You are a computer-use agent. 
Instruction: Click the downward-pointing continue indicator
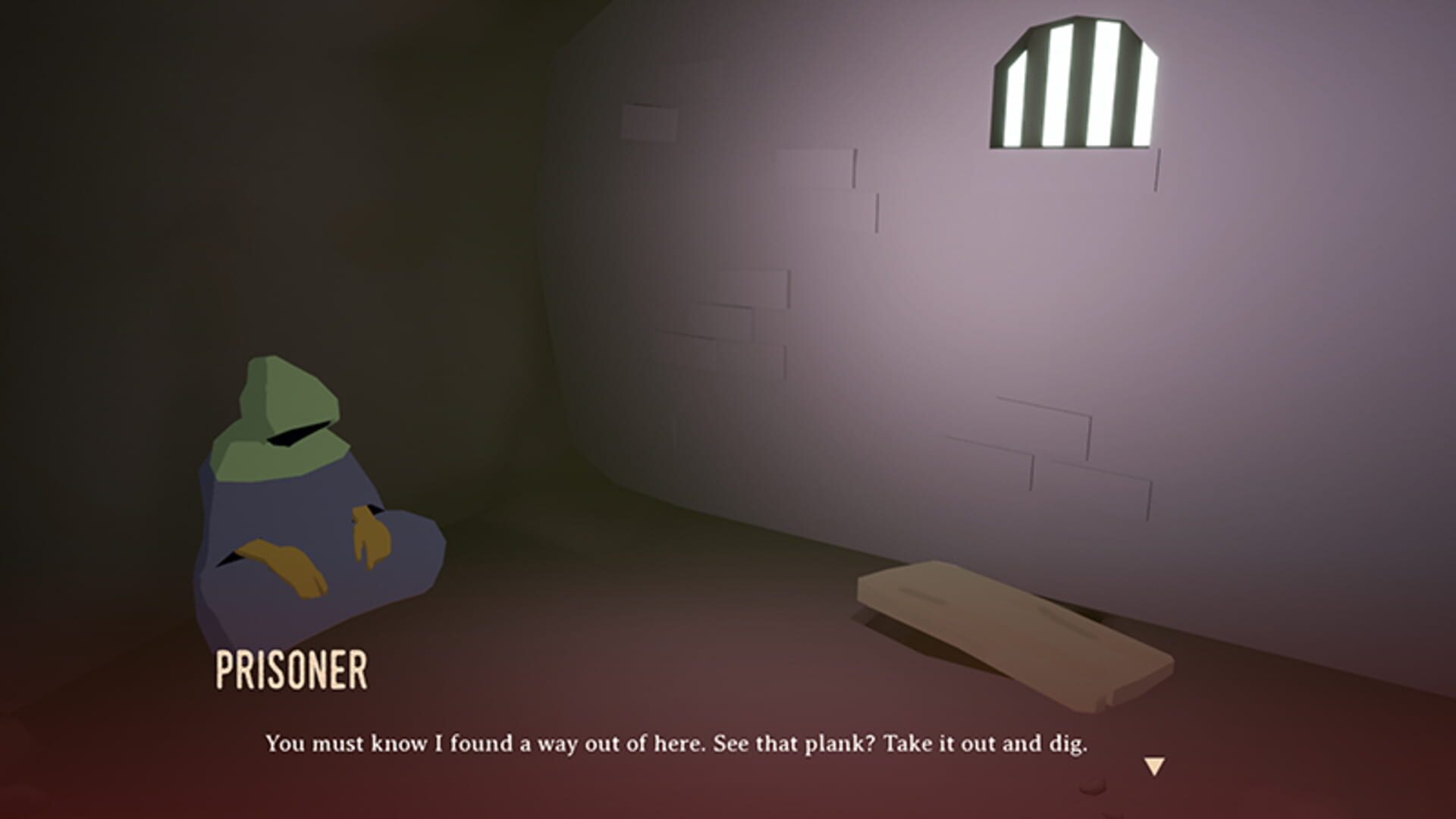pyautogui.click(x=1154, y=764)
